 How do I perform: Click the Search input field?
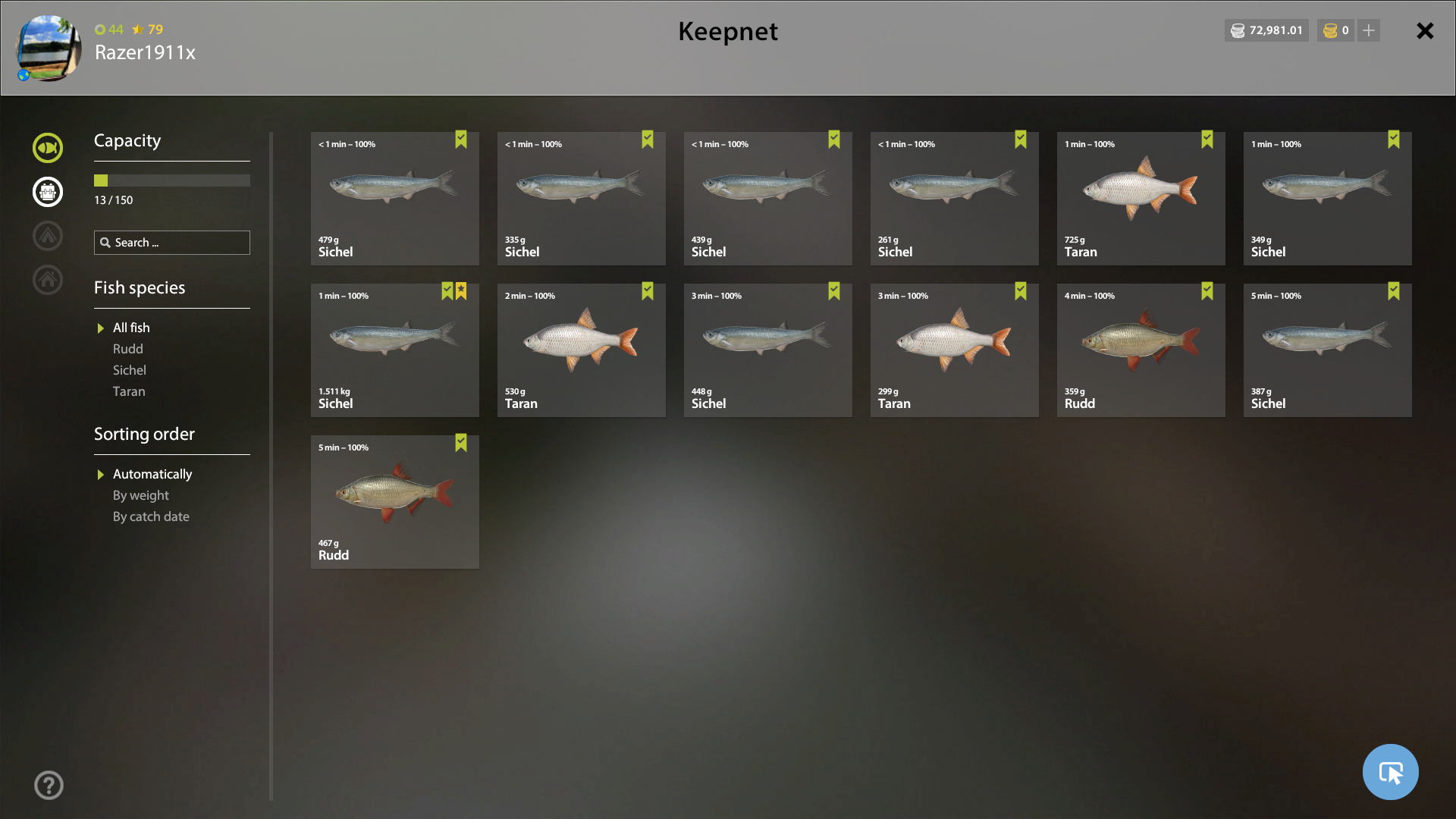(180, 243)
